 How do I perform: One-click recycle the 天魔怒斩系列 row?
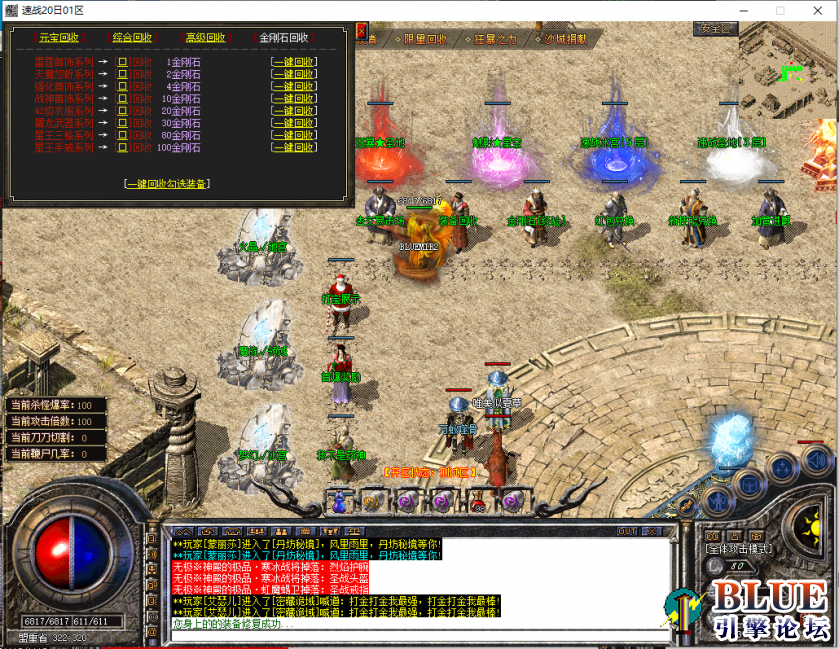point(294,75)
